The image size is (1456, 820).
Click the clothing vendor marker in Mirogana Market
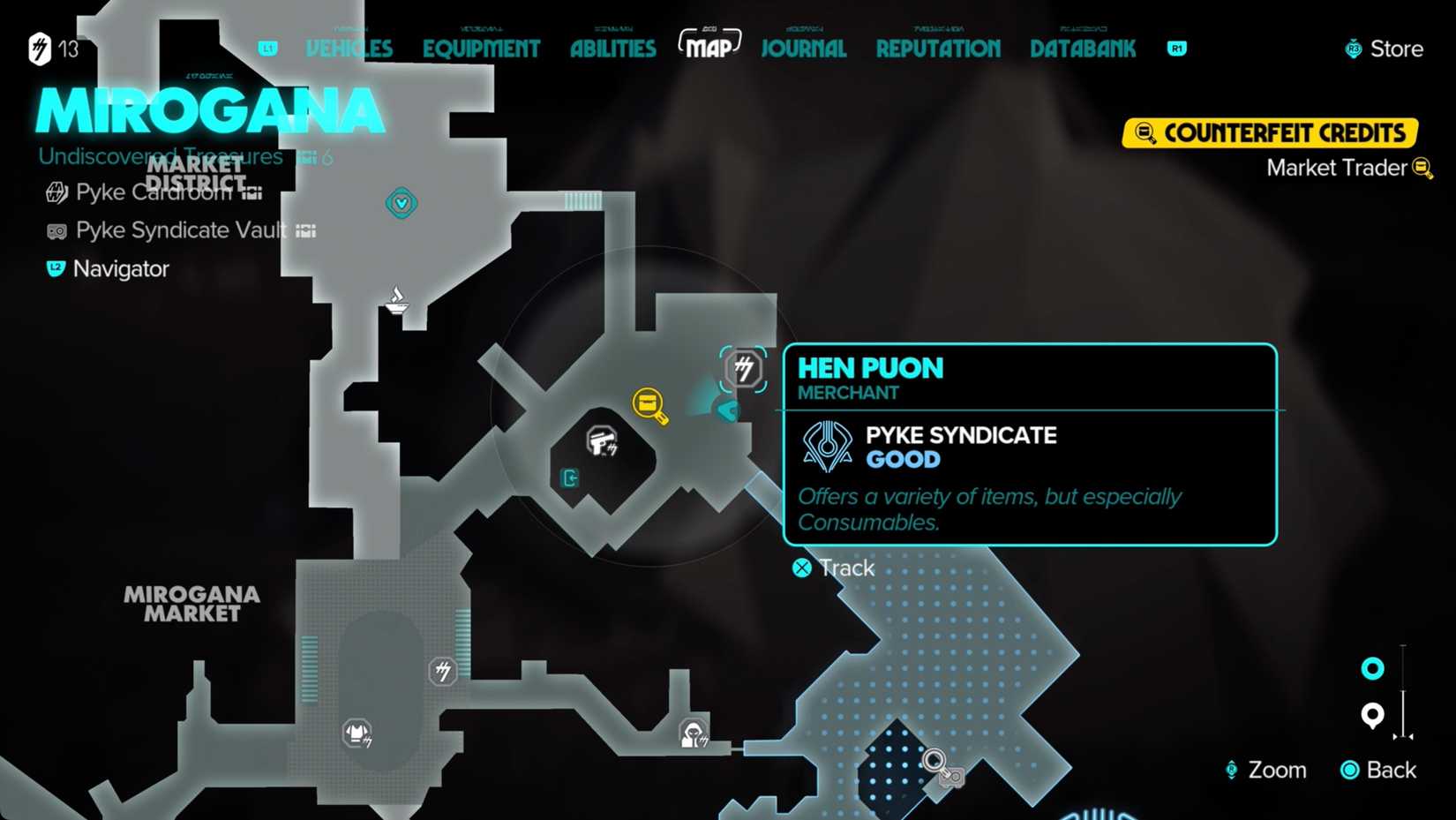point(357,733)
